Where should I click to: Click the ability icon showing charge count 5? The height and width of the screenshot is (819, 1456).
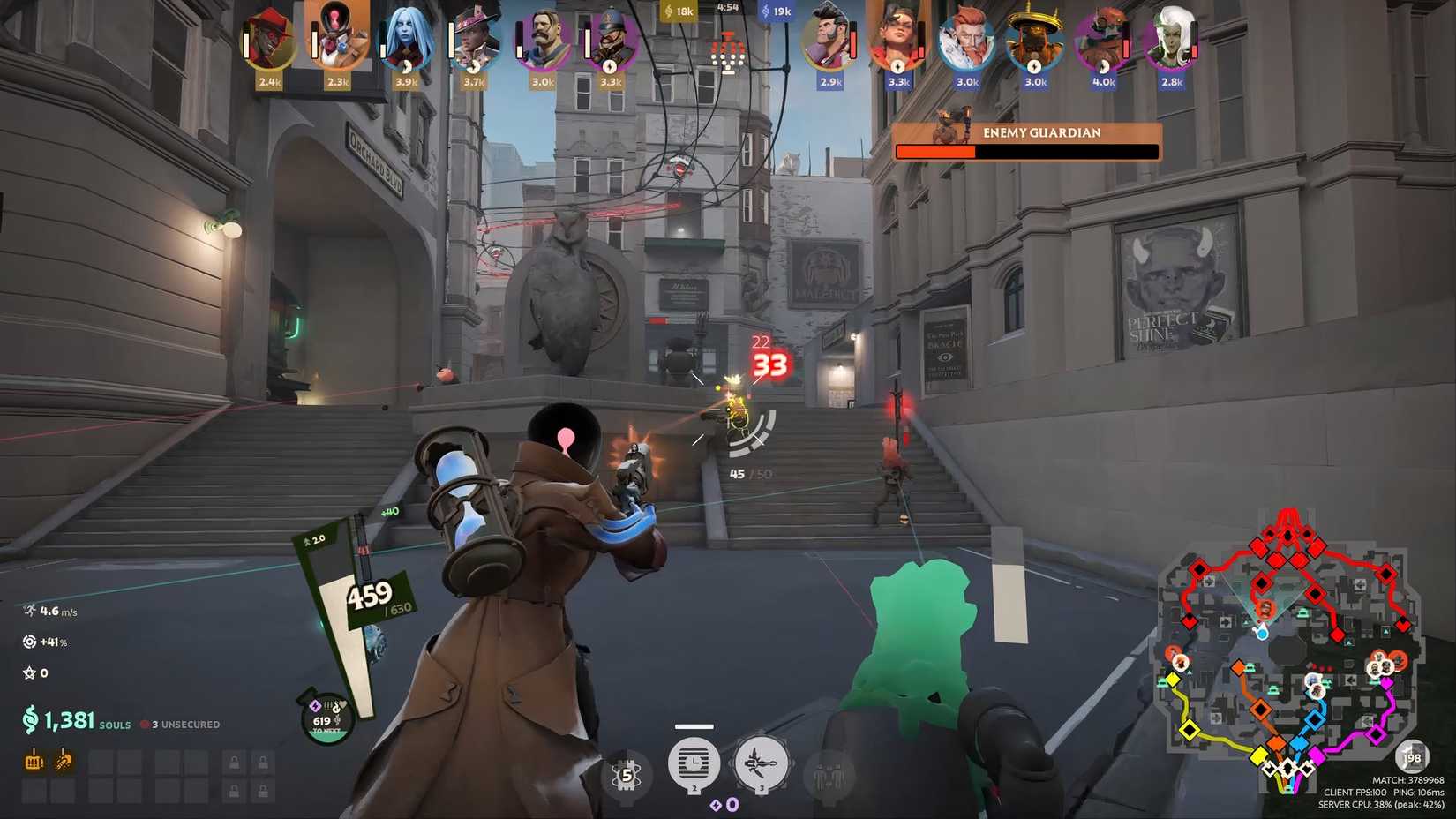coord(626,774)
